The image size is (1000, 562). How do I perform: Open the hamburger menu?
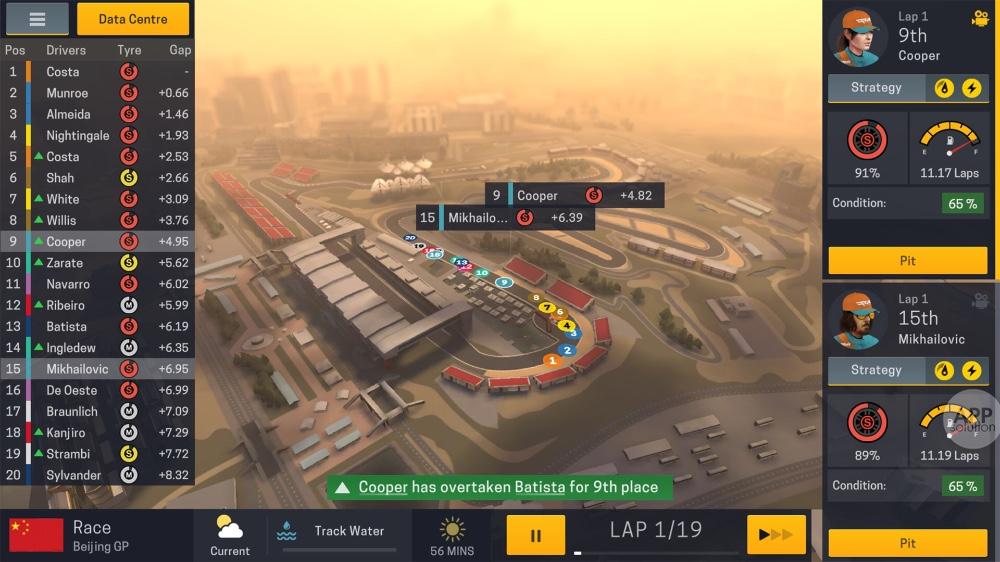coord(37,18)
